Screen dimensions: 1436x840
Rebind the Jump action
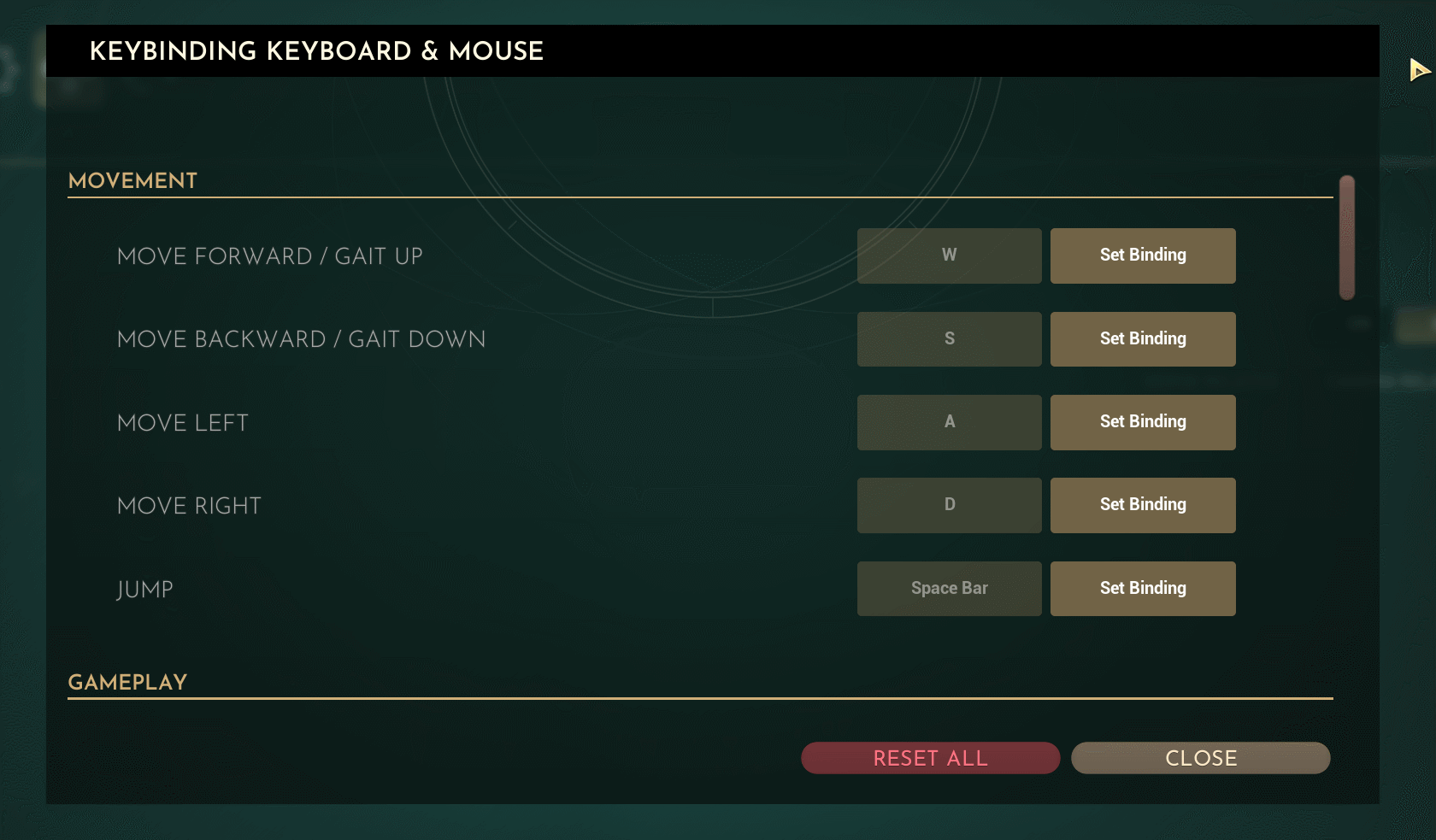click(x=1142, y=589)
